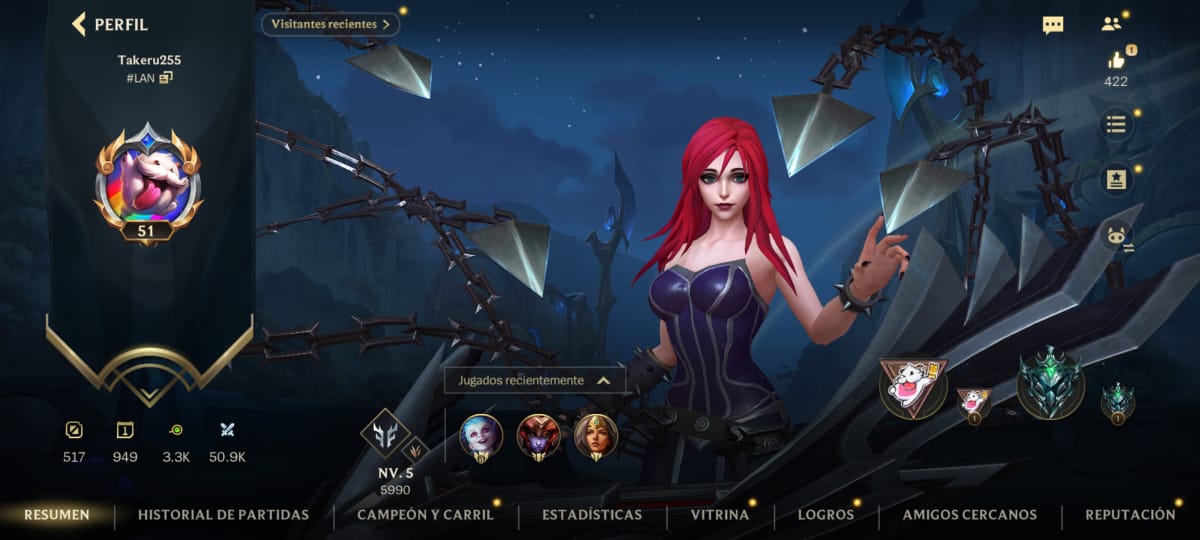
Task: Collapse the Jugados recientemente dropdown
Action: (603, 380)
